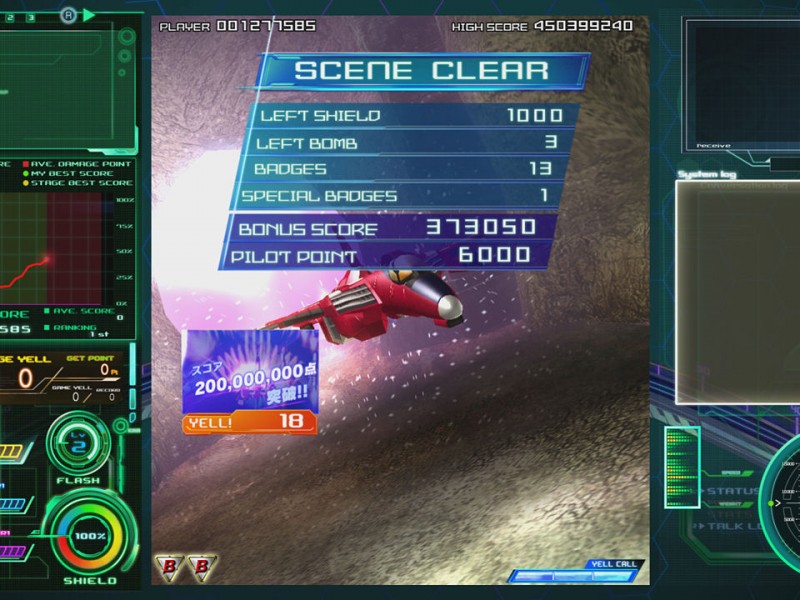Viewport: 800px width, 600px height.
Task: Click the System log panel
Action: tap(736, 290)
